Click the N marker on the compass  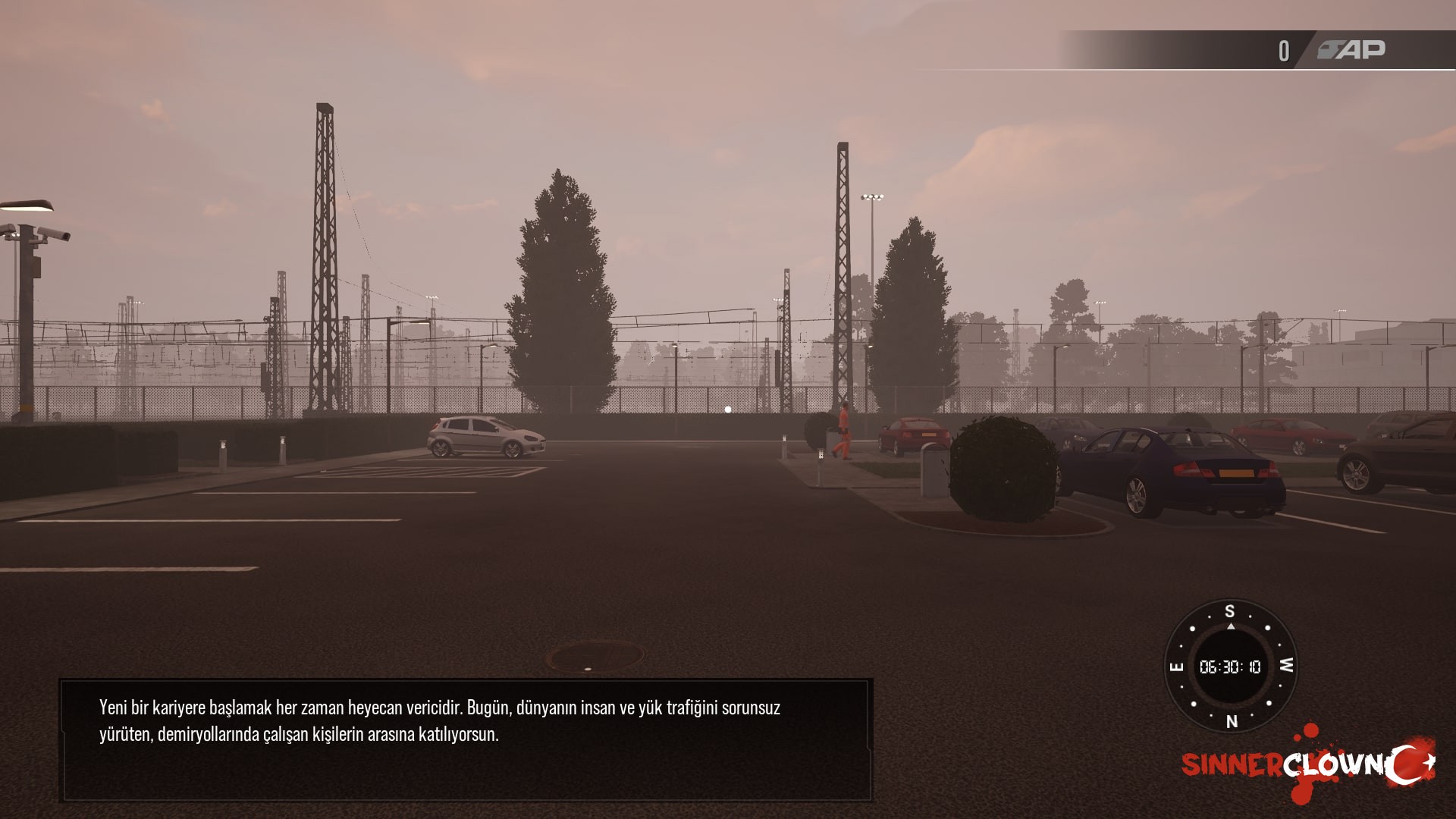pos(1232,723)
